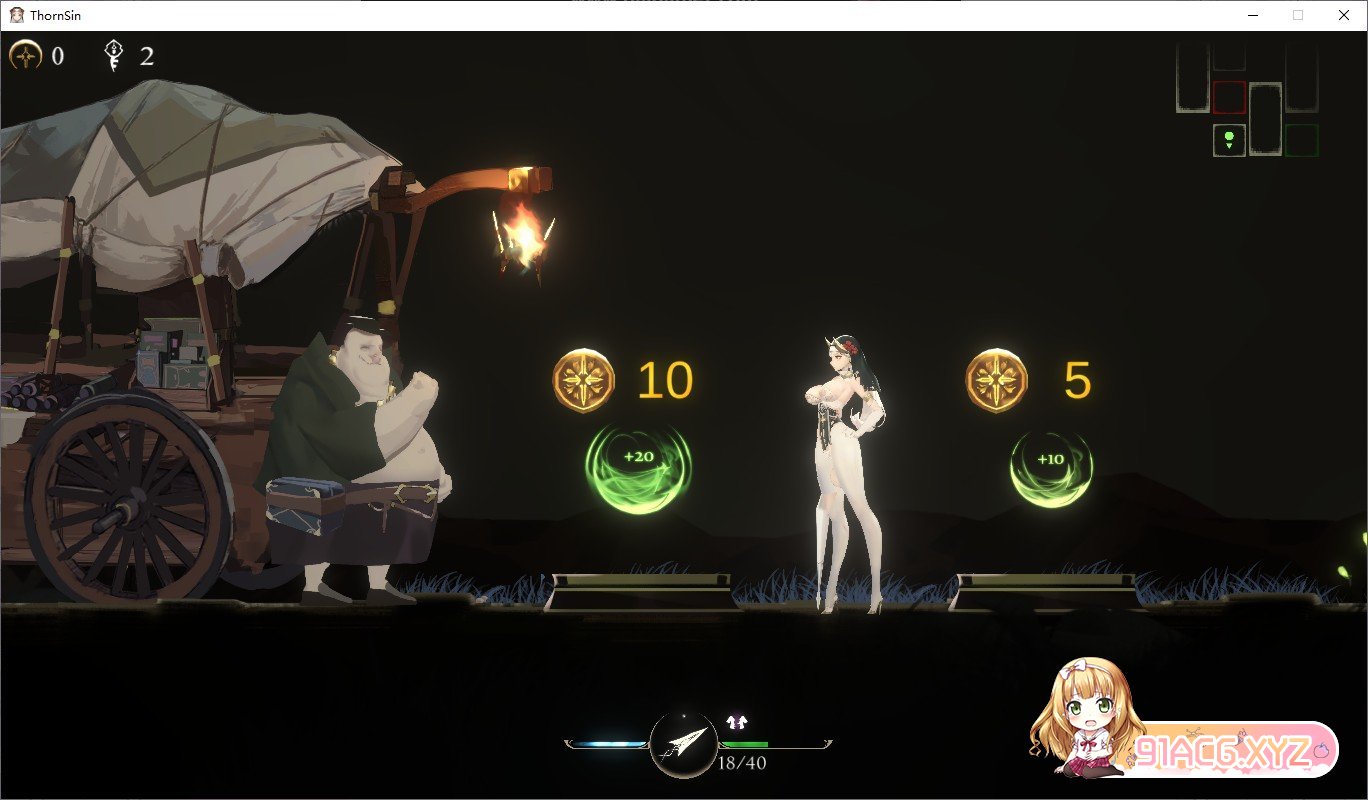The height and width of the screenshot is (800, 1368).
Task: Select the spearhead emblem in the bottom HUD
Action: click(683, 745)
